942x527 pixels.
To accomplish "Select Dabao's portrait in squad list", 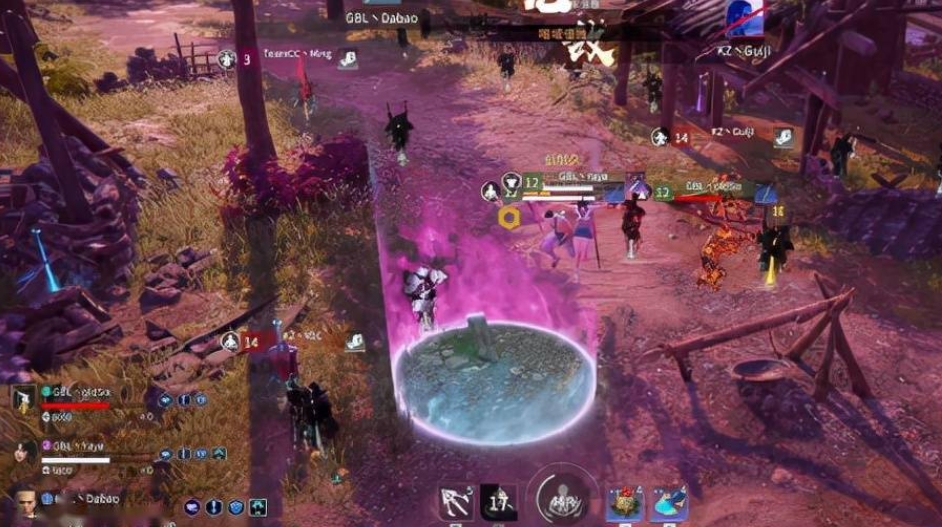I will click(x=24, y=499).
